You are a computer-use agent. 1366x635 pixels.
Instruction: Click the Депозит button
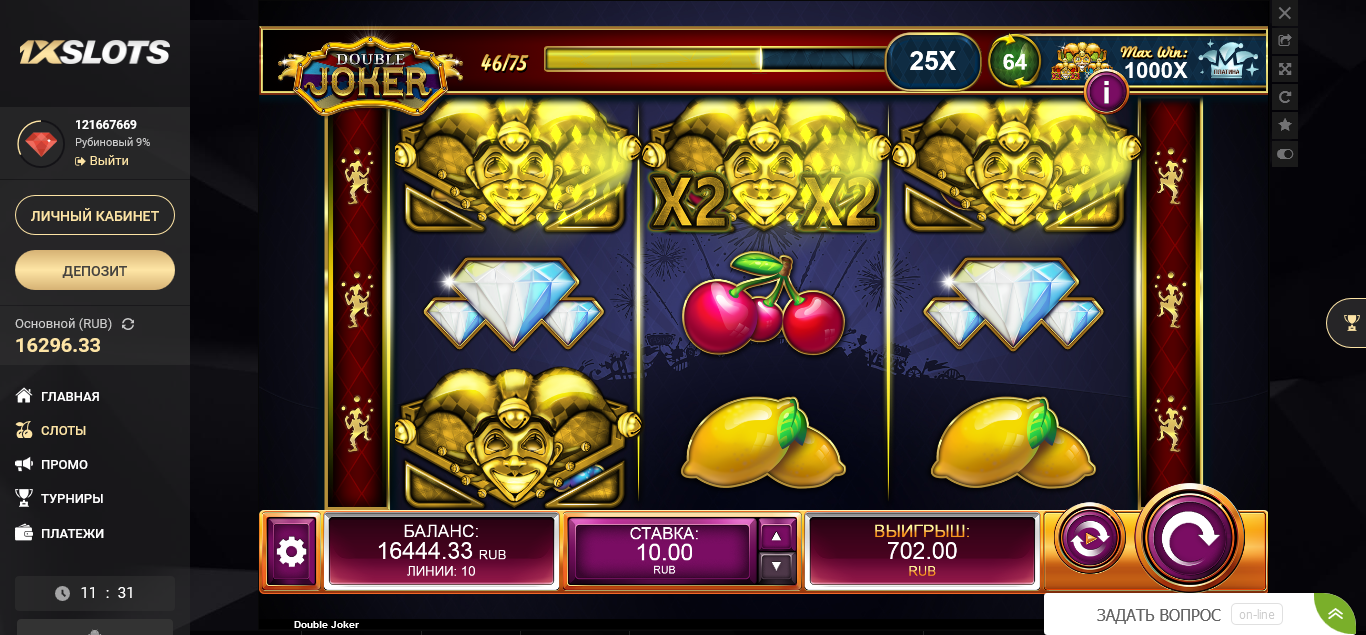[x=95, y=270]
